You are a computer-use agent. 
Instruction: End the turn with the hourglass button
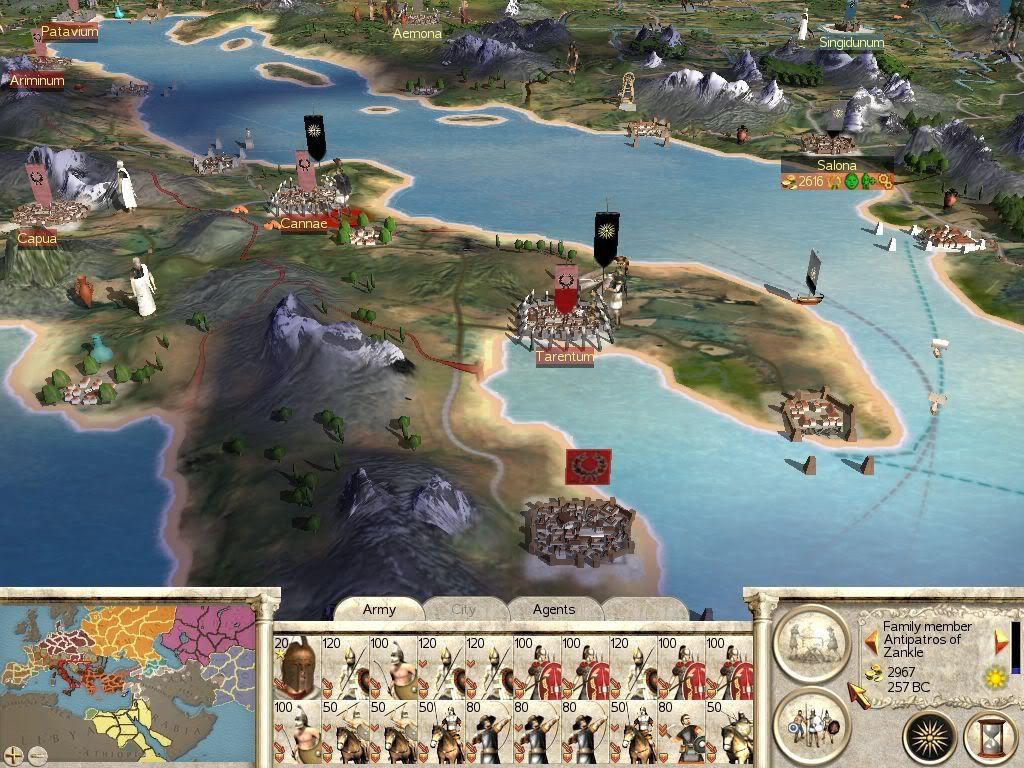pyautogui.click(x=989, y=738)
